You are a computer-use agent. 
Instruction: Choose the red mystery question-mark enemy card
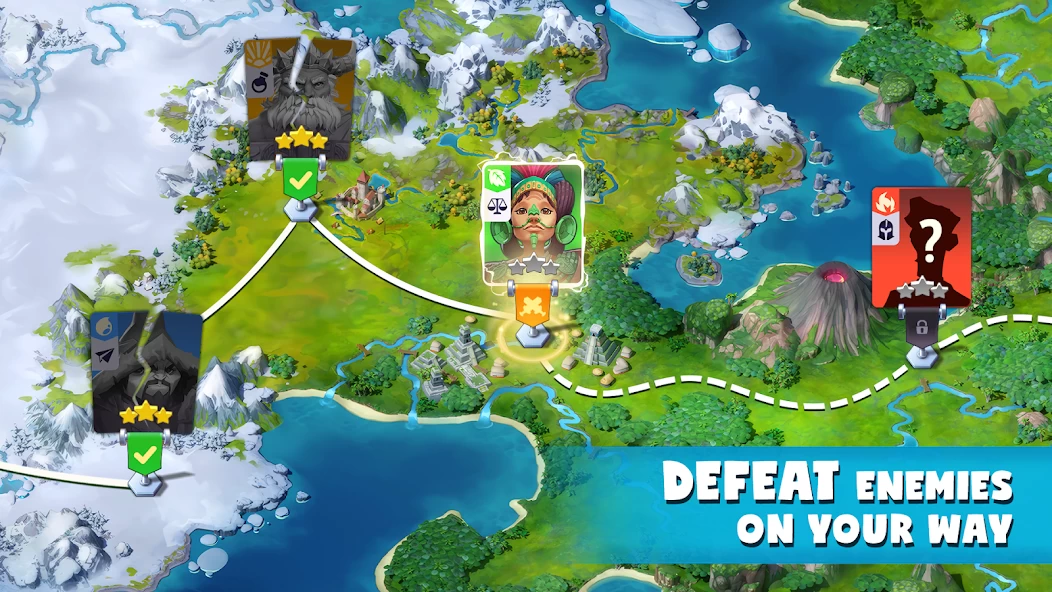[x=921, y=246]
